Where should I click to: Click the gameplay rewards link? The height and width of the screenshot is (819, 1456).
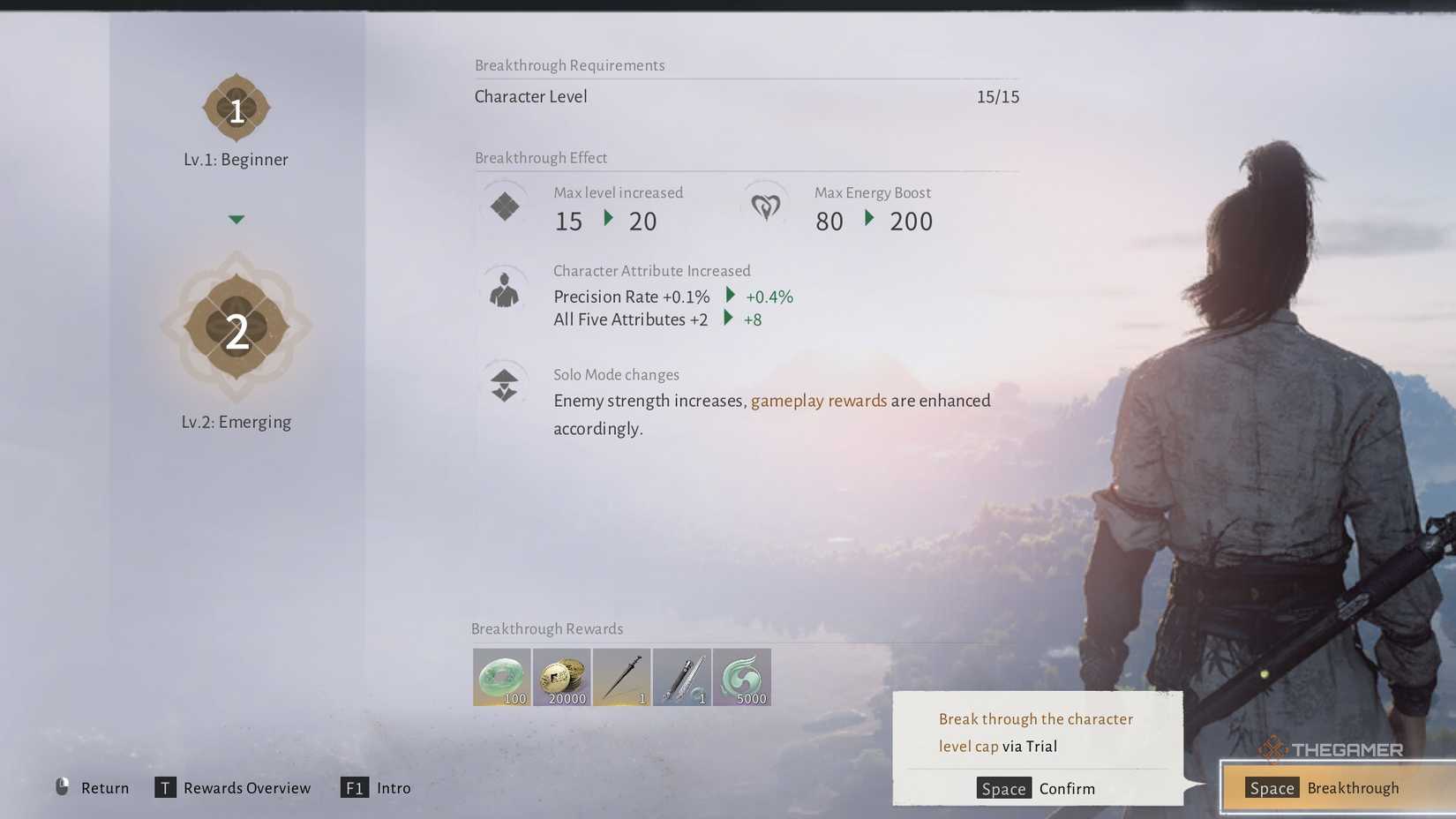[819, 401]
